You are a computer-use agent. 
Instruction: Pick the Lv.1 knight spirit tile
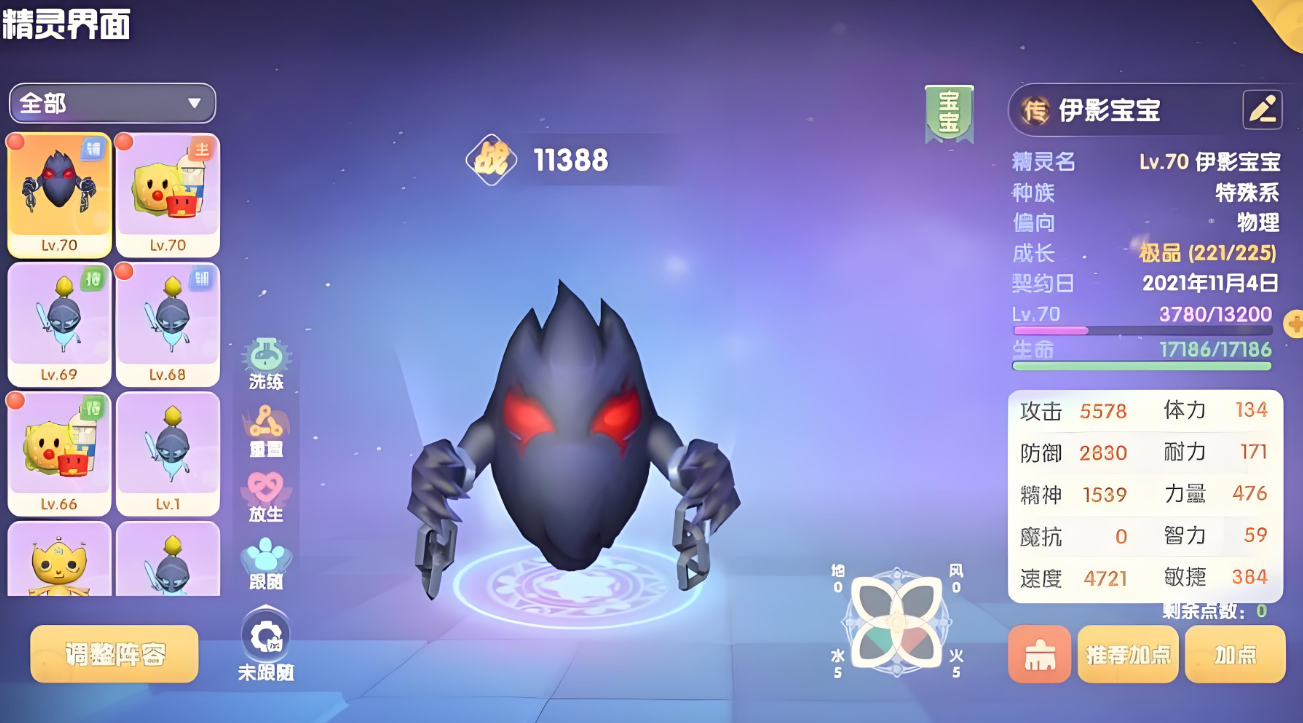pos(167,453)
